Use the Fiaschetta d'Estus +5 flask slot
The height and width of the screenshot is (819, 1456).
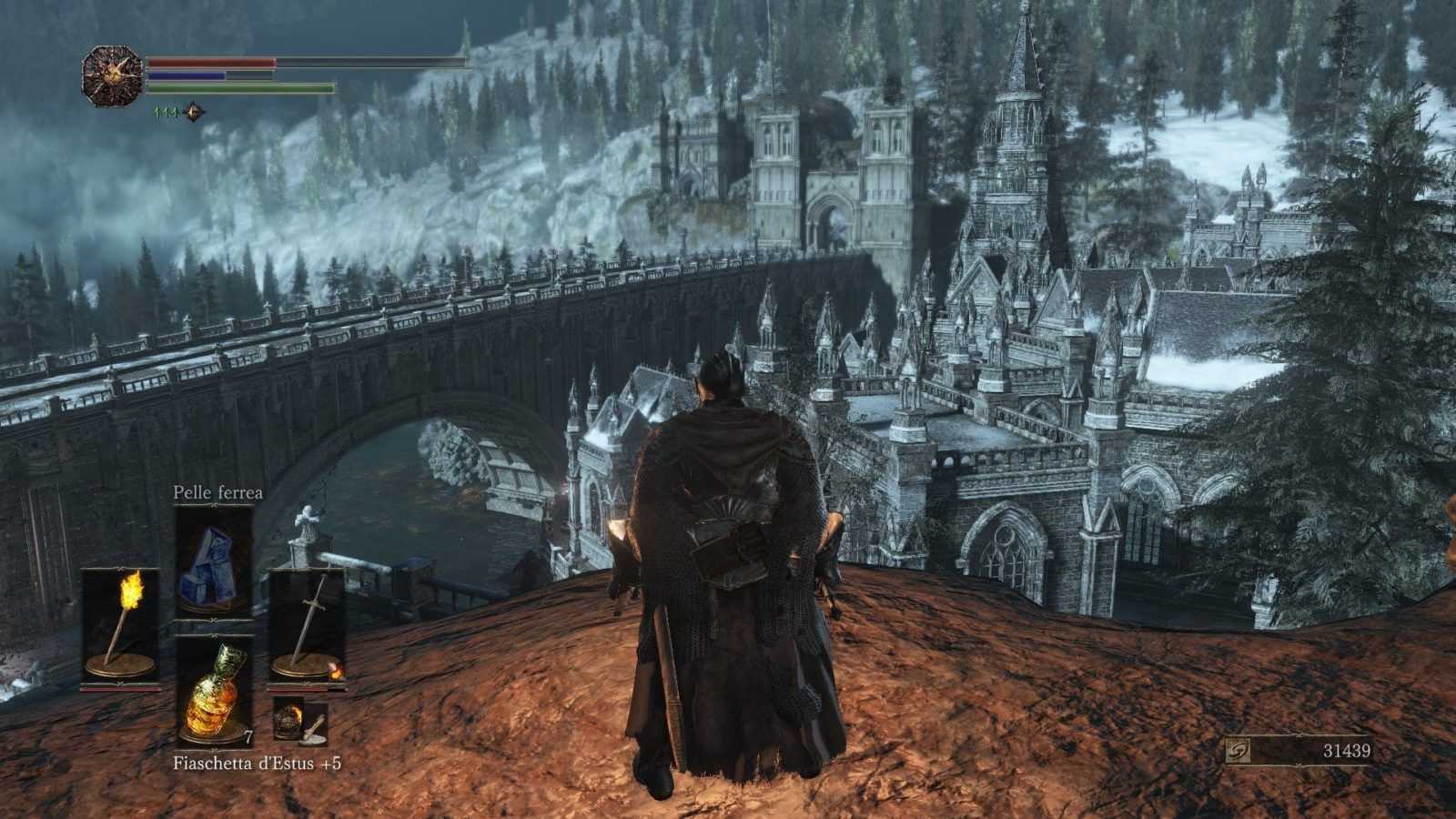[214, 692]
